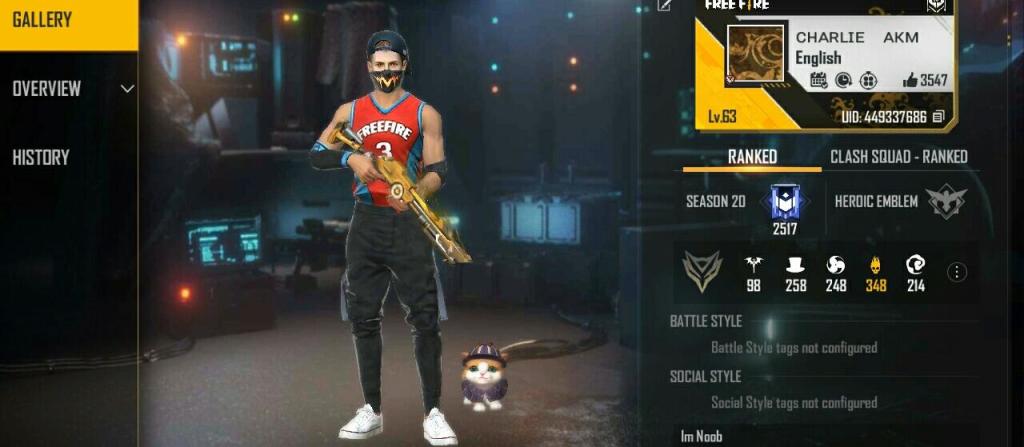
Task: Click the Battle Style tags area
Action: 793,348
